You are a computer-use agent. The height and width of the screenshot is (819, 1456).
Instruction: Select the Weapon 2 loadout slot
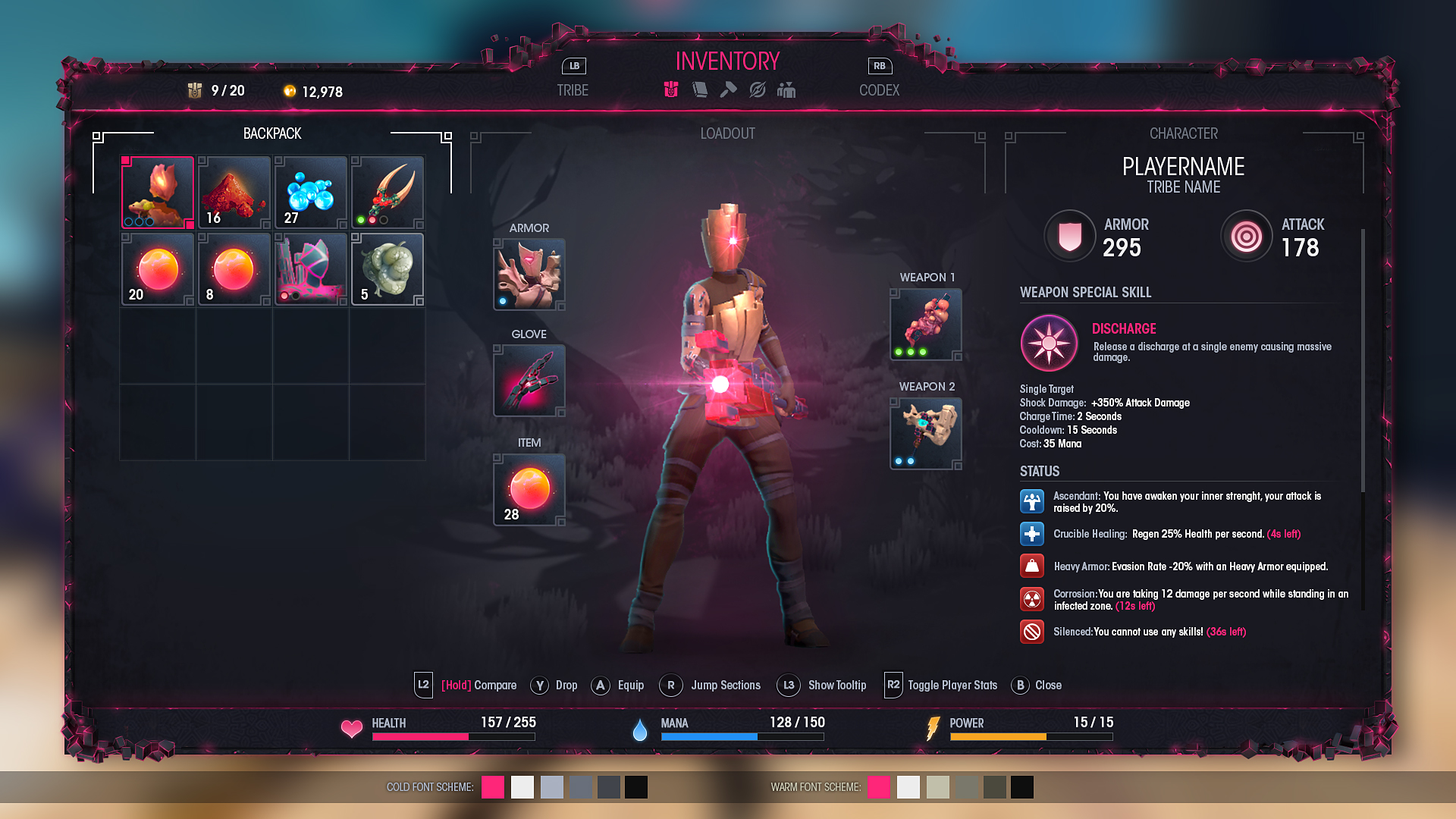pyautogui.click(x=926, y=434)
